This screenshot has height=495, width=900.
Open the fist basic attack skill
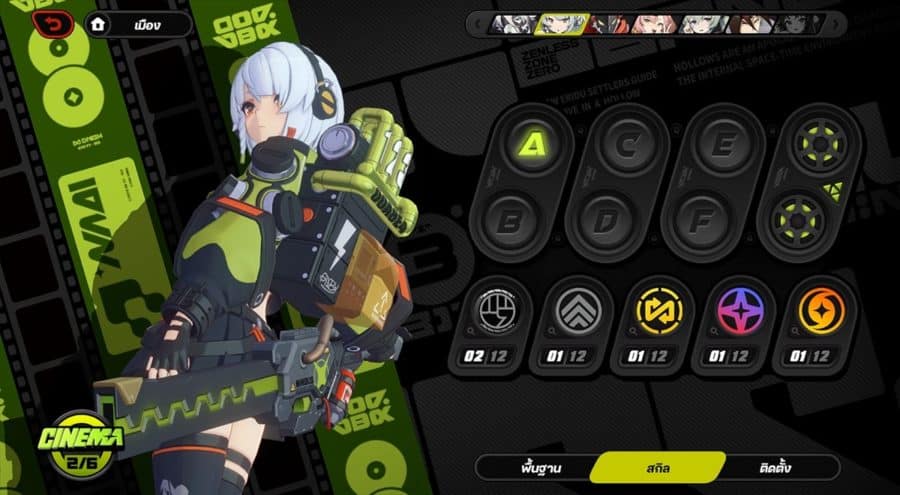[x=488, y=312]
